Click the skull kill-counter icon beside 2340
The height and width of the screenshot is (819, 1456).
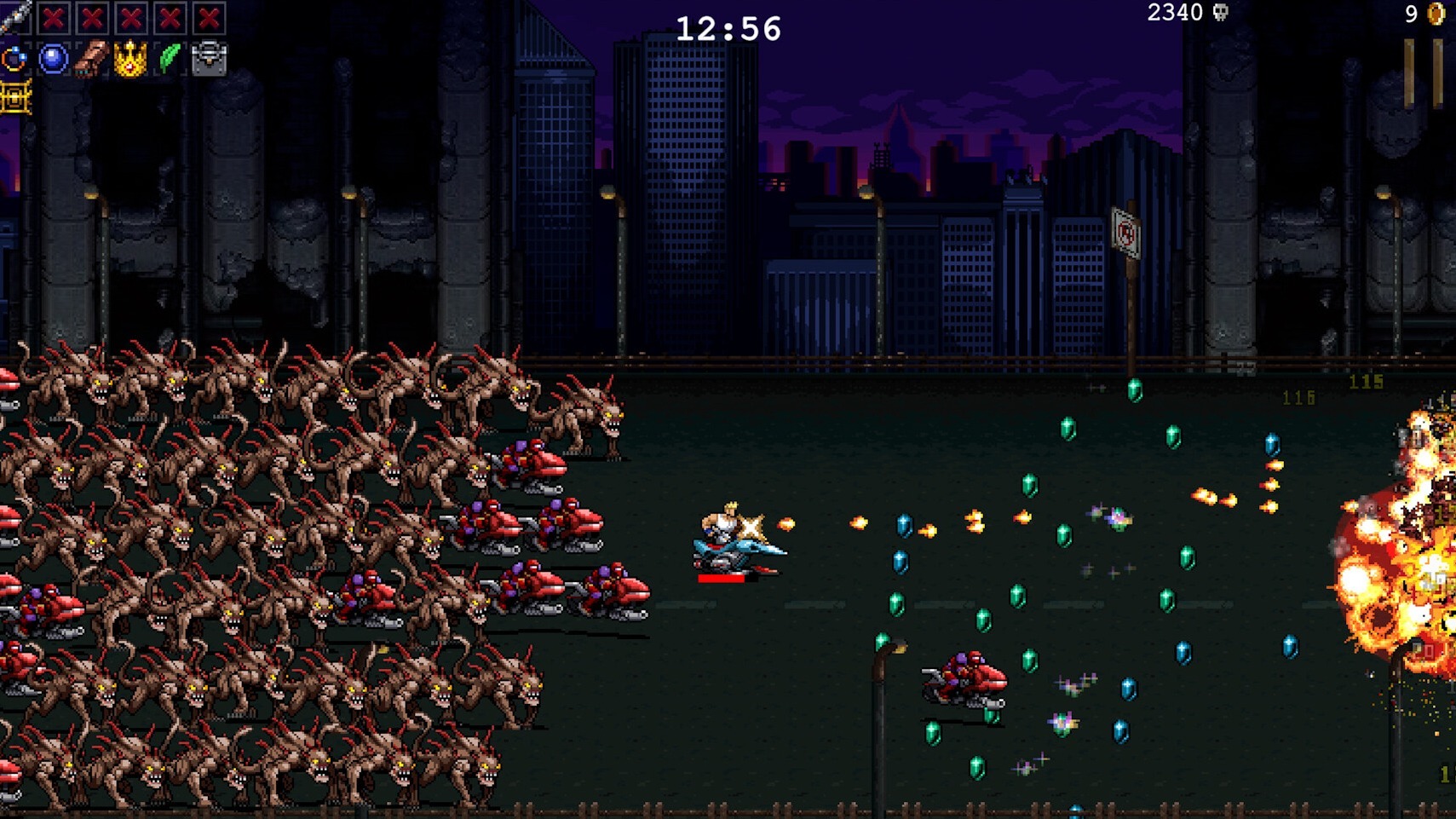tap(1220, 14)
